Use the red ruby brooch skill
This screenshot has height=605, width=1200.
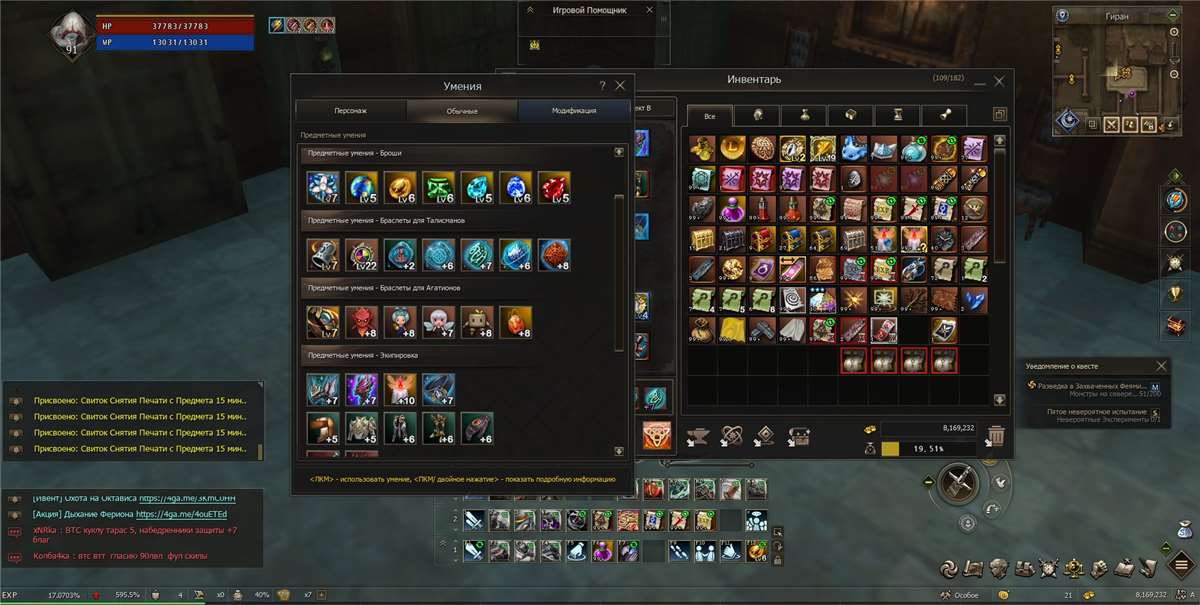pyautogui.click(x=554, y=187)
